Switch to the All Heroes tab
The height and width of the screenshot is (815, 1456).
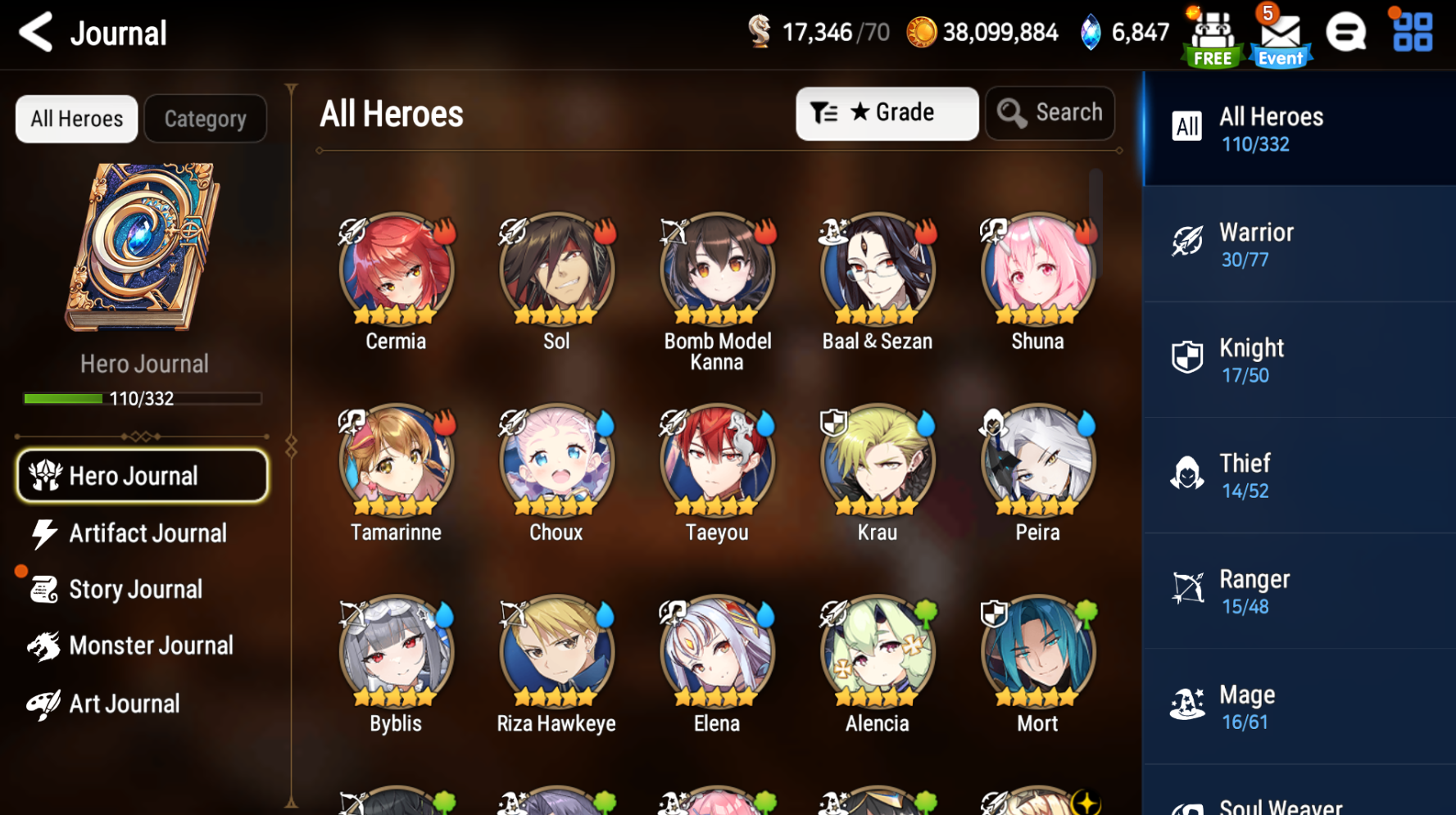(76, 118)
